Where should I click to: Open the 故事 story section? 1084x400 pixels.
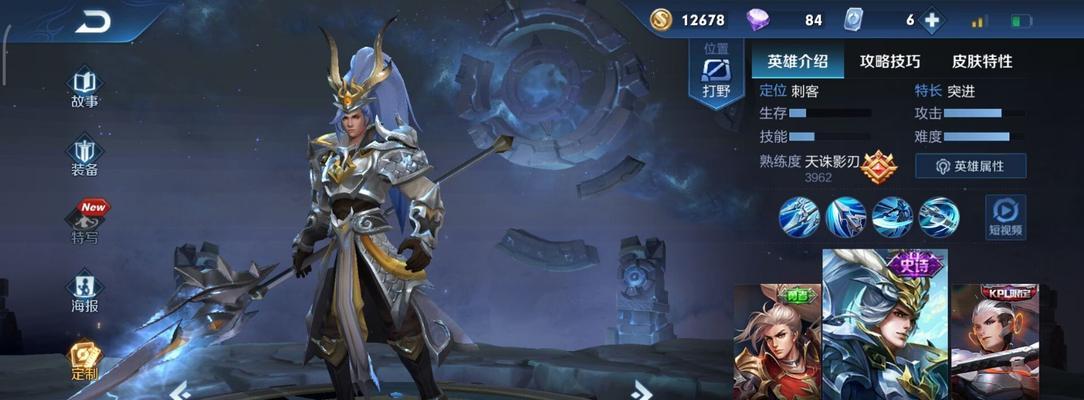point(84,86)
